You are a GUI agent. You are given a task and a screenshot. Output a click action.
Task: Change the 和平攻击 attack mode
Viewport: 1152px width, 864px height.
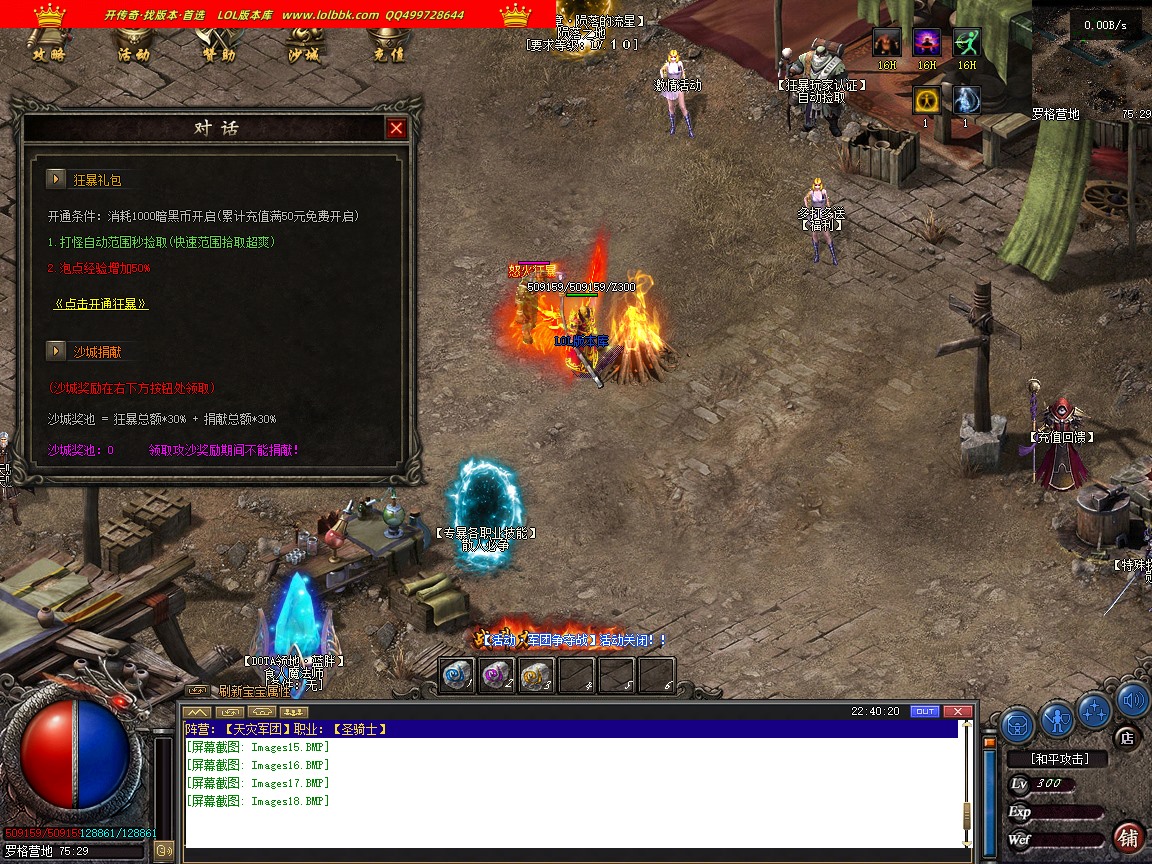[1060, 759]
